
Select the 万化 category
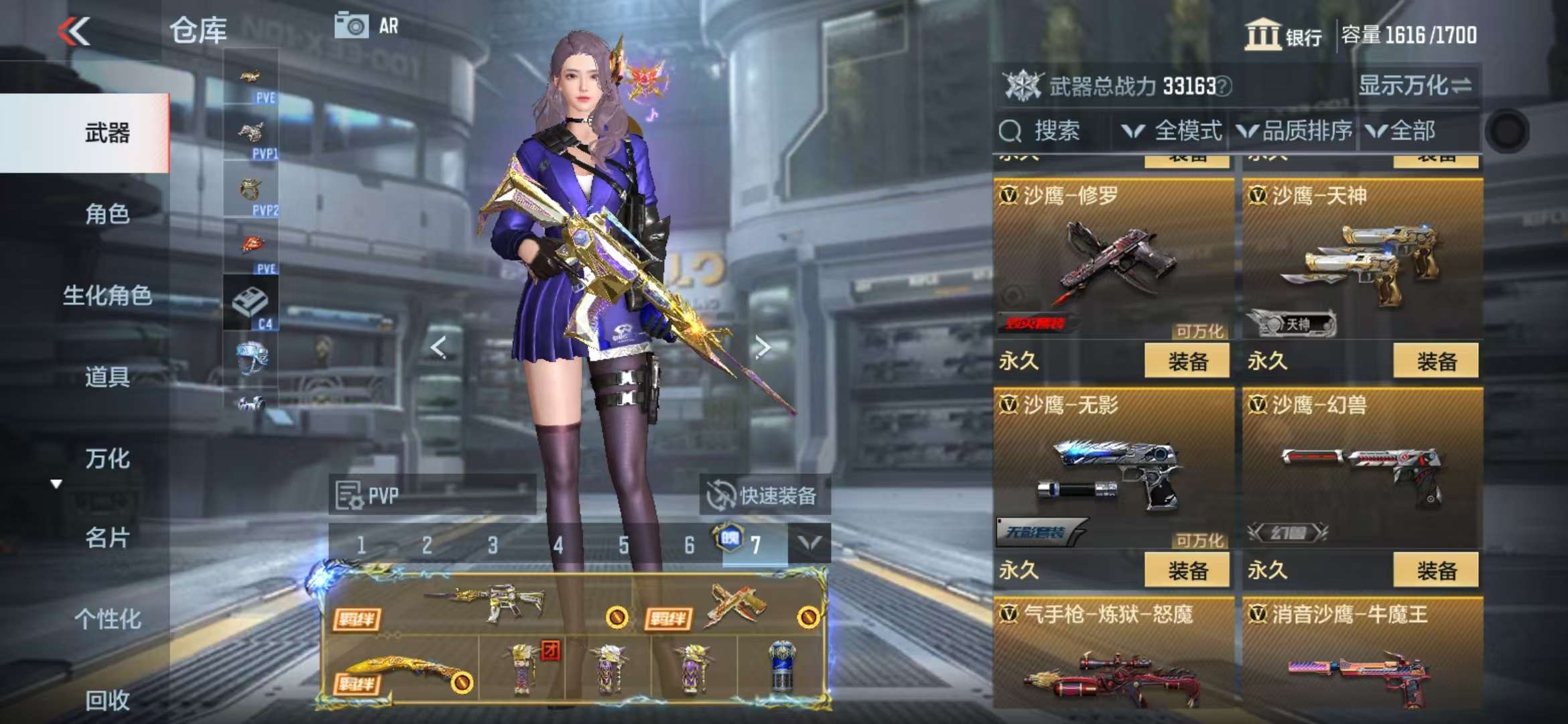(x=107, y=459)
